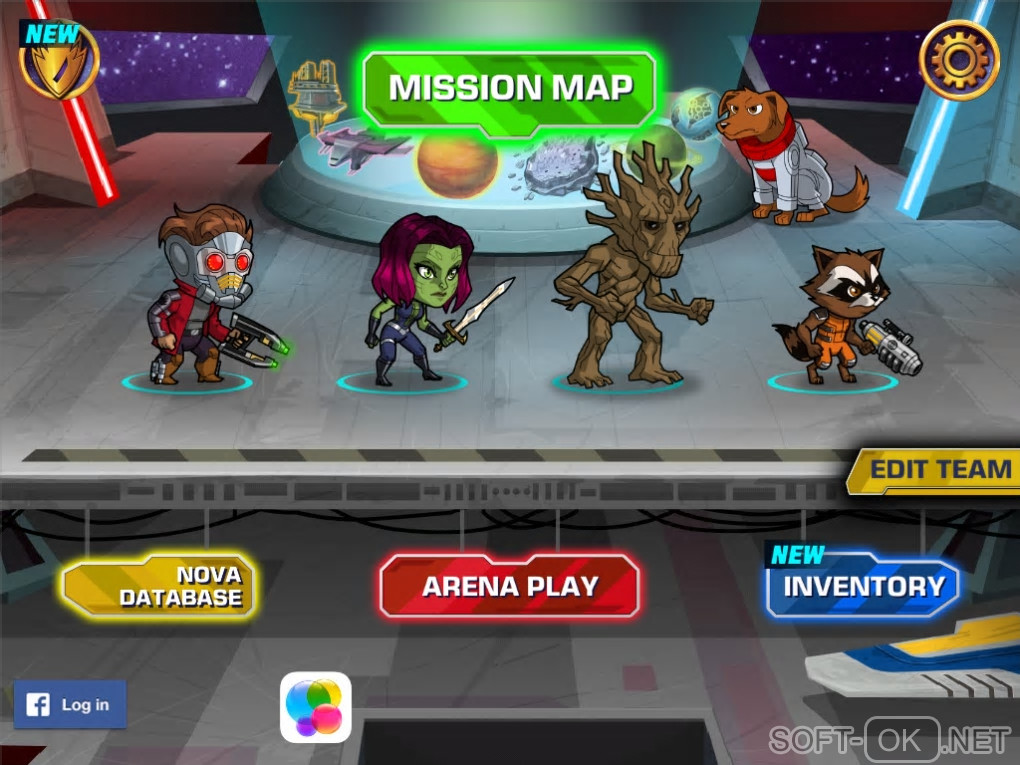Open the Mission Map
The width and height of the screenshot is (1020, 765).
coord(510,88)
